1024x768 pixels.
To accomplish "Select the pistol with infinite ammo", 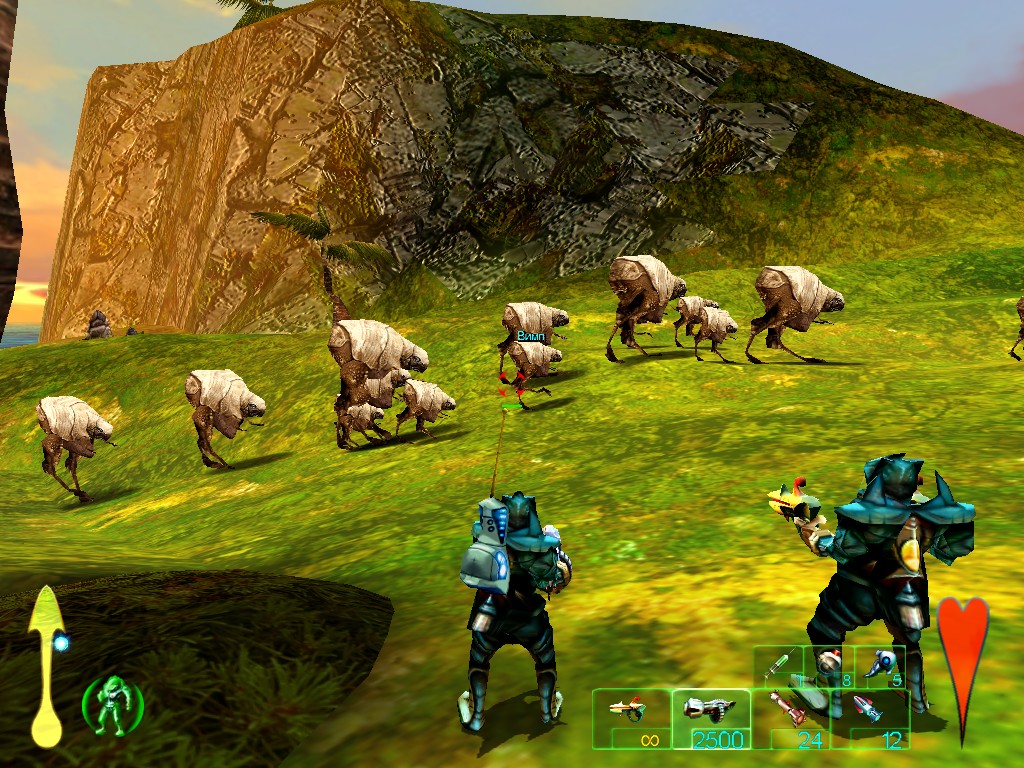I will coord(630,712).
